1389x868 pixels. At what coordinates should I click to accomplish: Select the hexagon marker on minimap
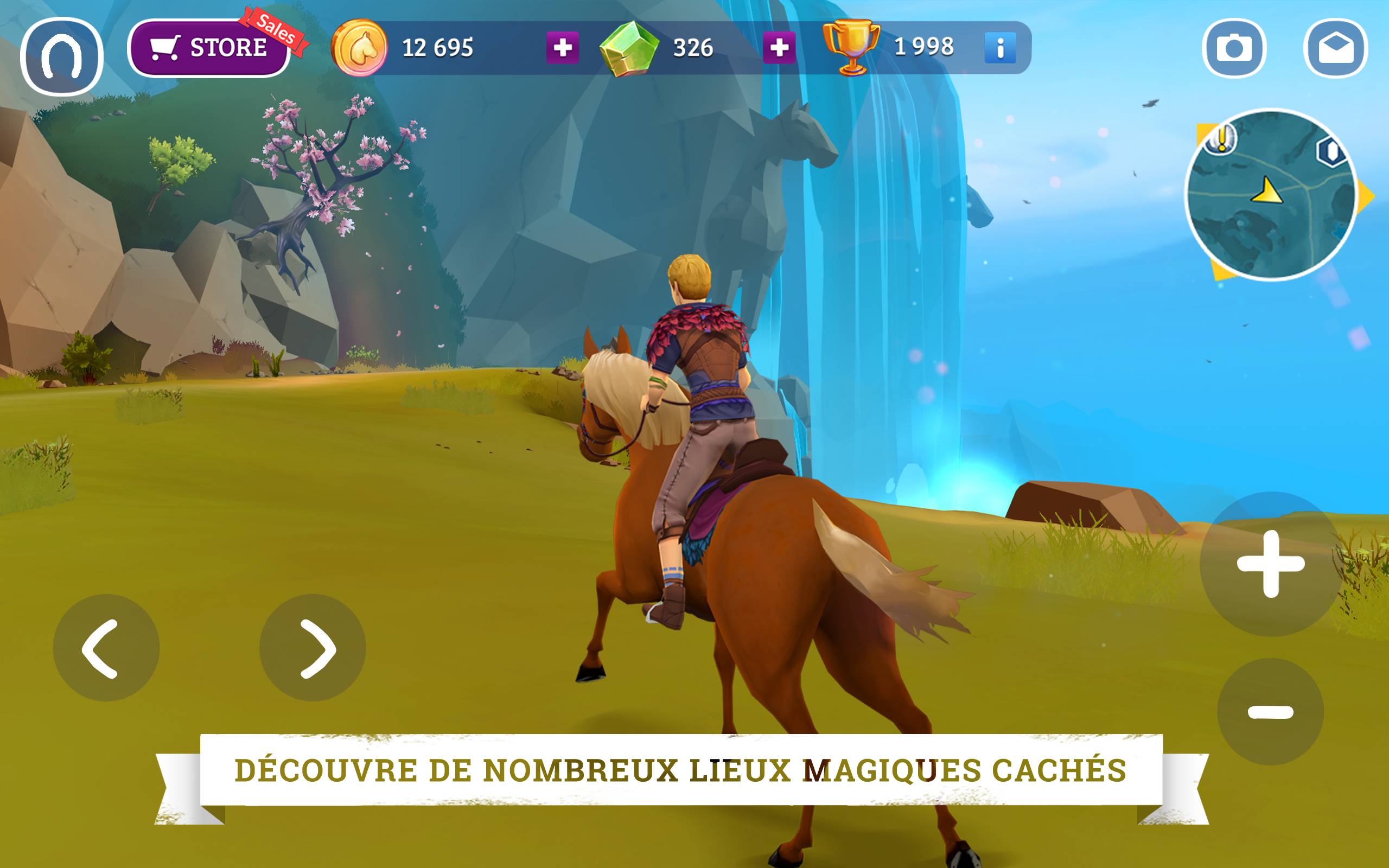1330,152
